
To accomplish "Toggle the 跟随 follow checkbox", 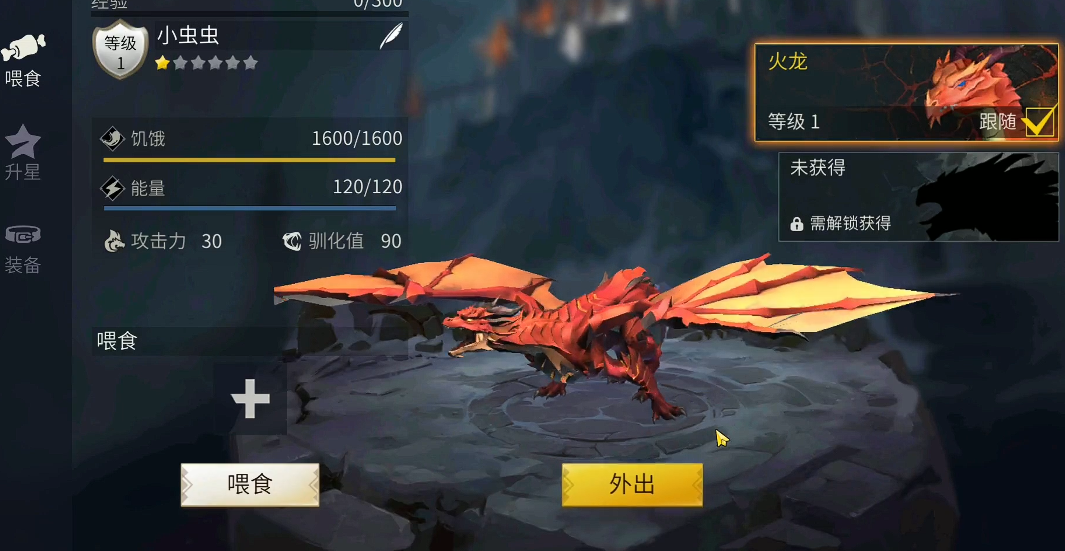I will 1039,122.
